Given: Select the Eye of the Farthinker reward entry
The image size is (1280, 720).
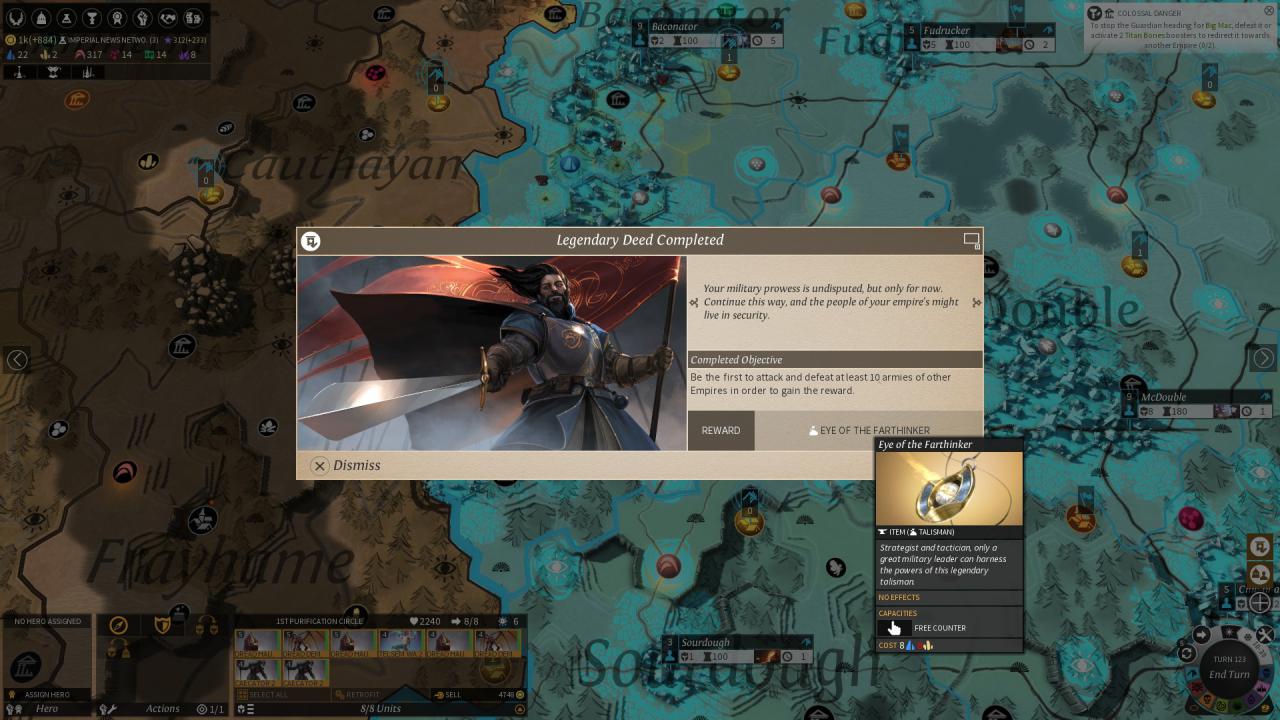Looking at the screenshot, I should point(869,430).
